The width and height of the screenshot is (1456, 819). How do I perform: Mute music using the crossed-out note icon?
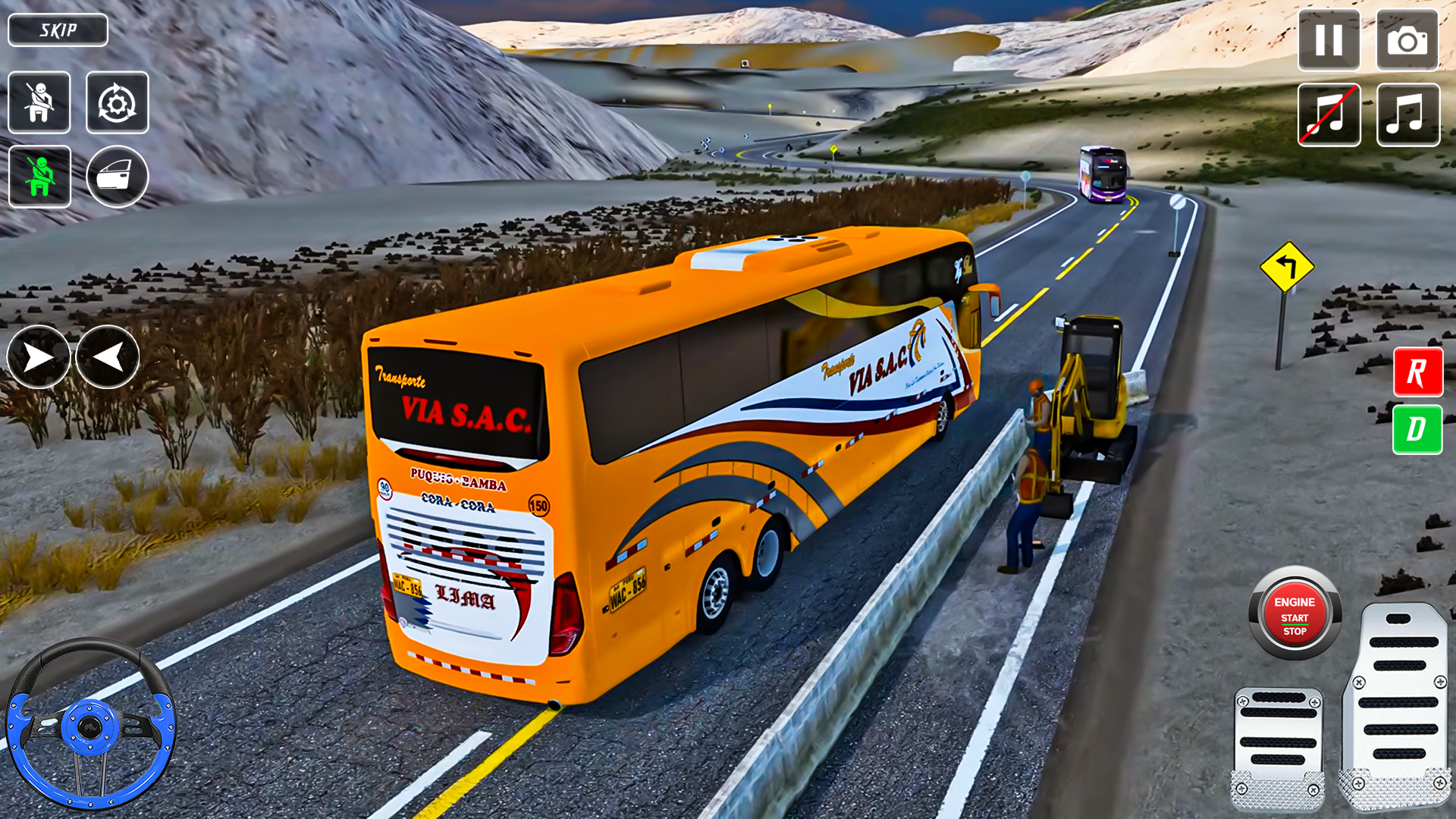tap(1329, 115)
